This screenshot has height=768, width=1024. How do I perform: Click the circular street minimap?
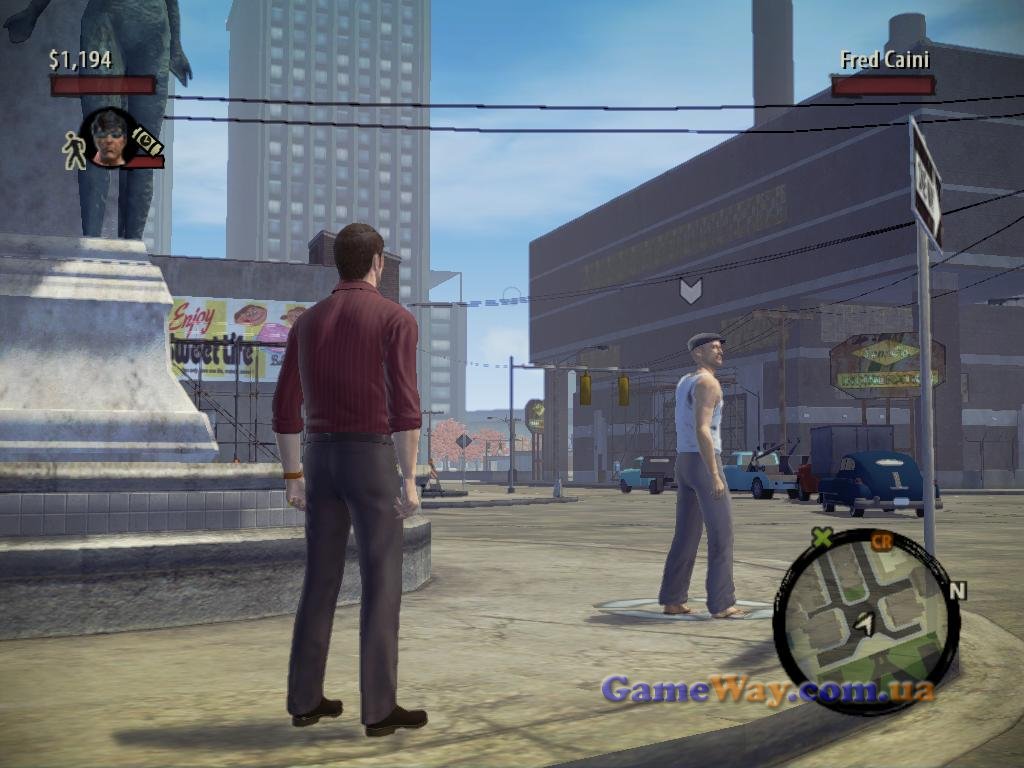[x=866, y=620]
